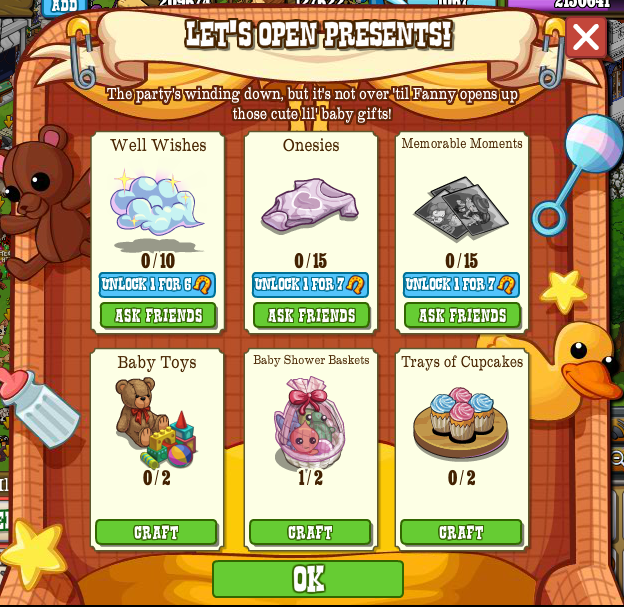Craft Baby Toys
The image size is (624, 612).
point(156,532)
